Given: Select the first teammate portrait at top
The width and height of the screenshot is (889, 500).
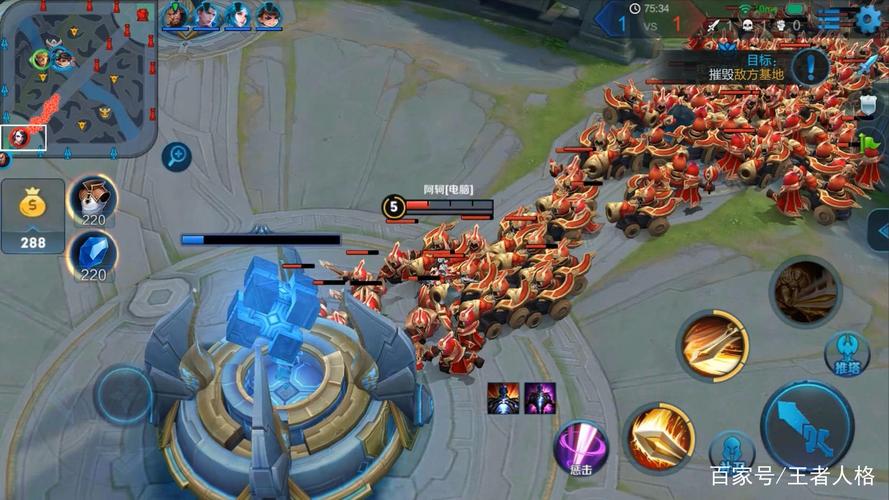Looking at the screenshot, I should pos(177,15).
